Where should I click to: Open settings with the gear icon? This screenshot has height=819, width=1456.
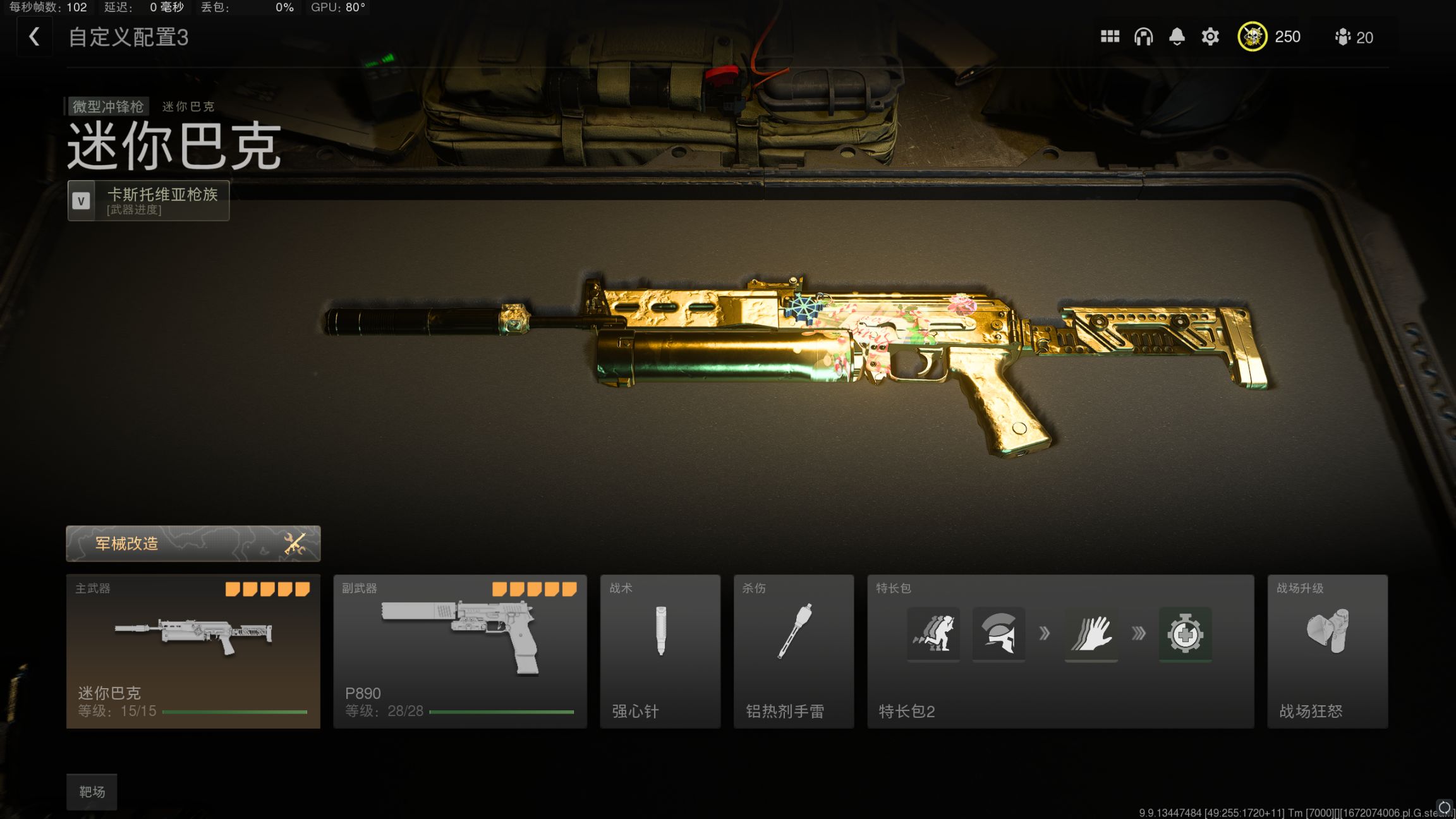tap(1210, 37)
